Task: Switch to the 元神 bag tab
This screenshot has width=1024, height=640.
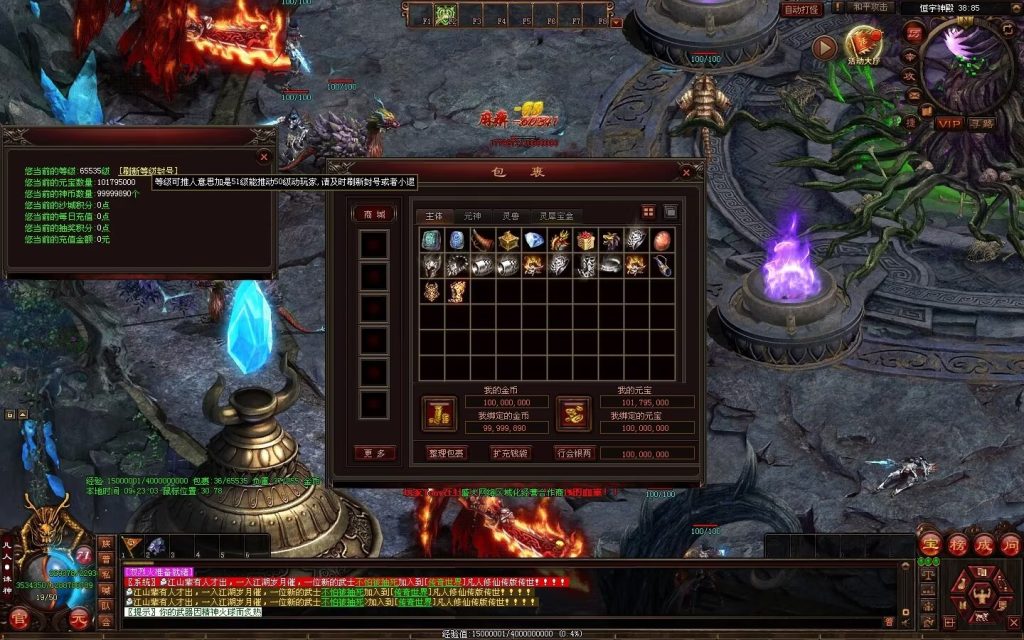Action: pos(472,215)
